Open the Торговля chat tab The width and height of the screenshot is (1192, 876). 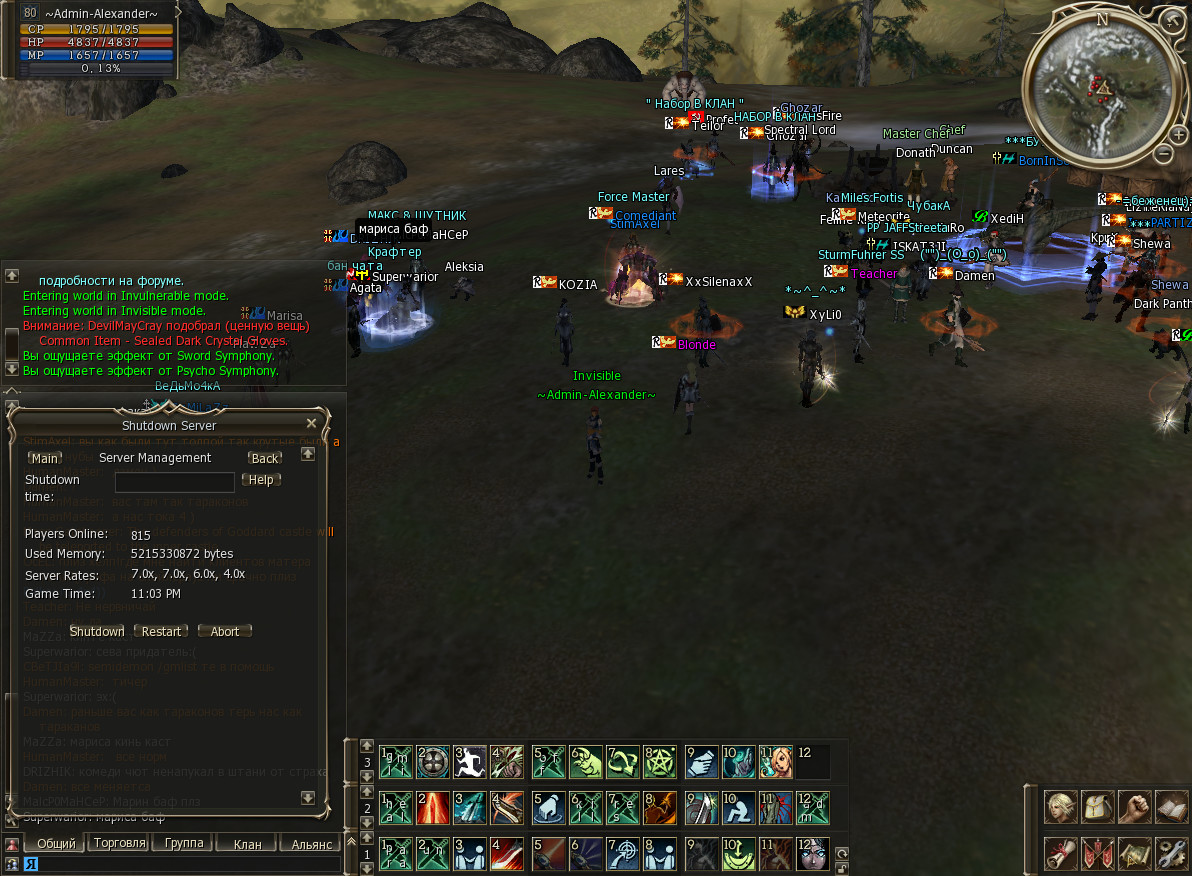119,843
